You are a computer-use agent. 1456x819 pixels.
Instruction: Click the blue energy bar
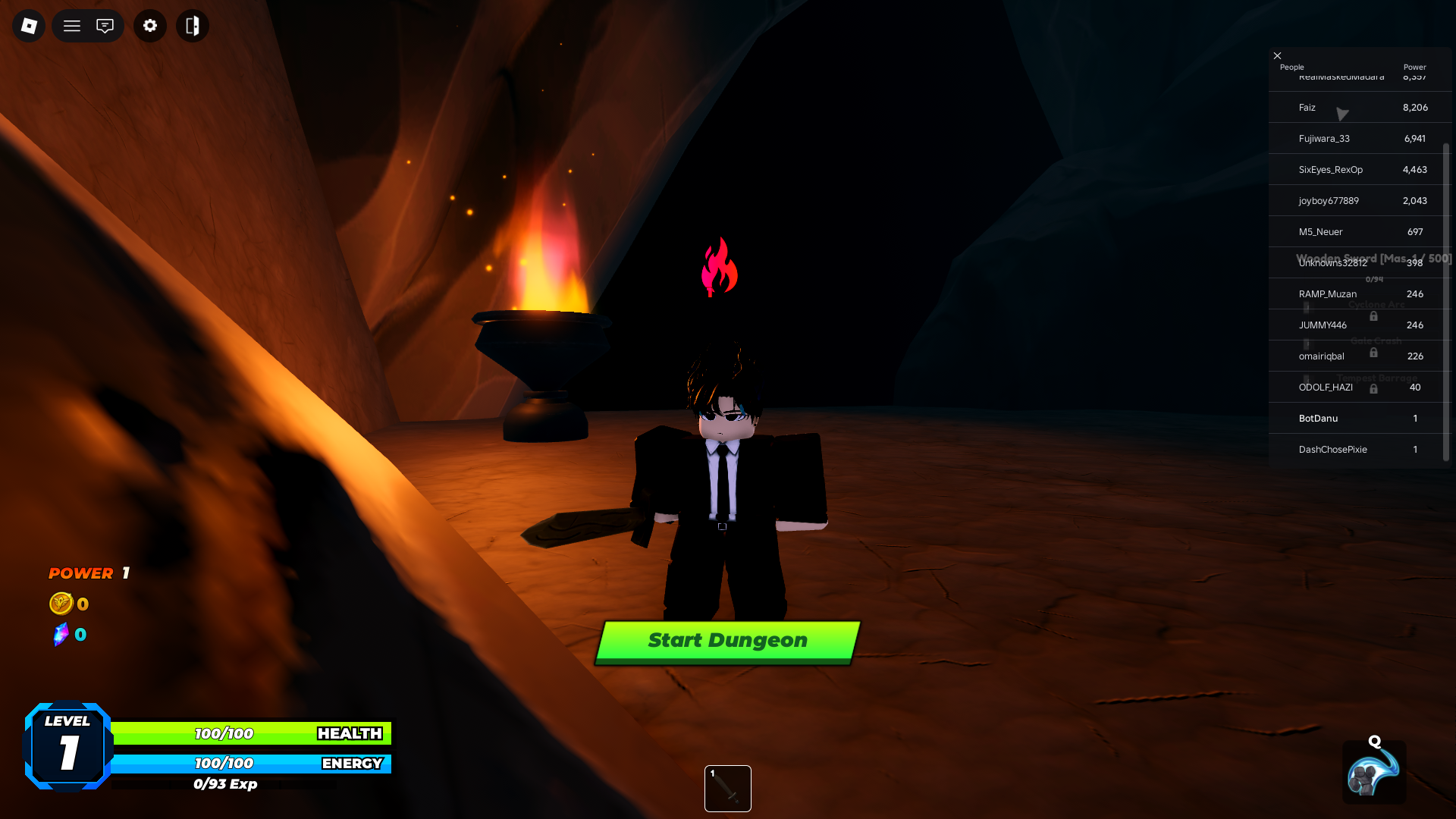point(250,764)
